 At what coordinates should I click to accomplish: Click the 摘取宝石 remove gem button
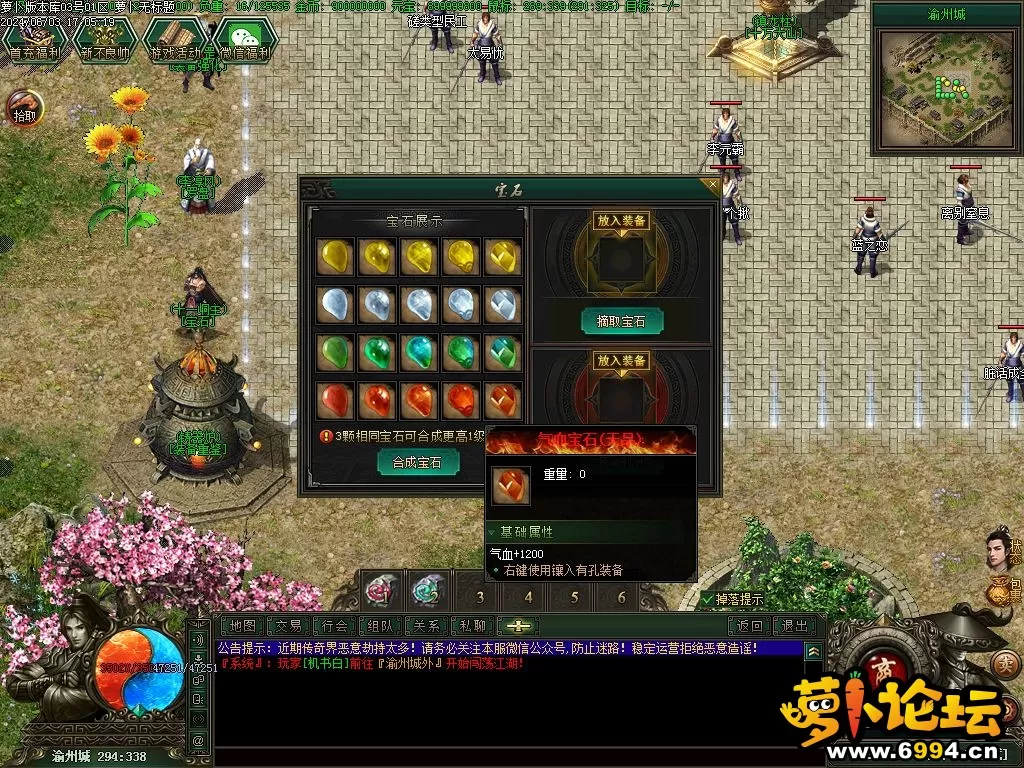point(622,321)
